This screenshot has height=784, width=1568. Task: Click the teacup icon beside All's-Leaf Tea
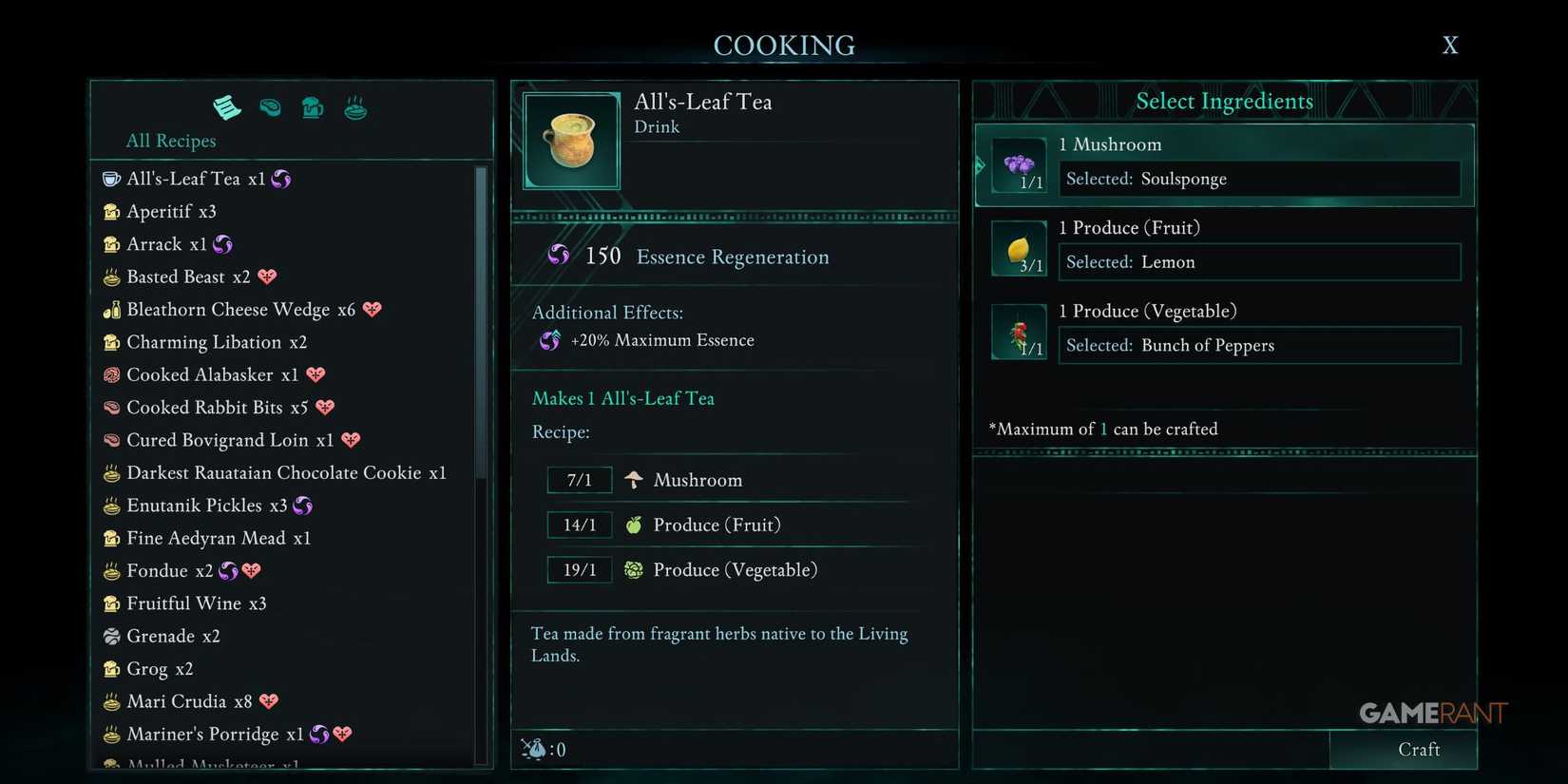109,178
